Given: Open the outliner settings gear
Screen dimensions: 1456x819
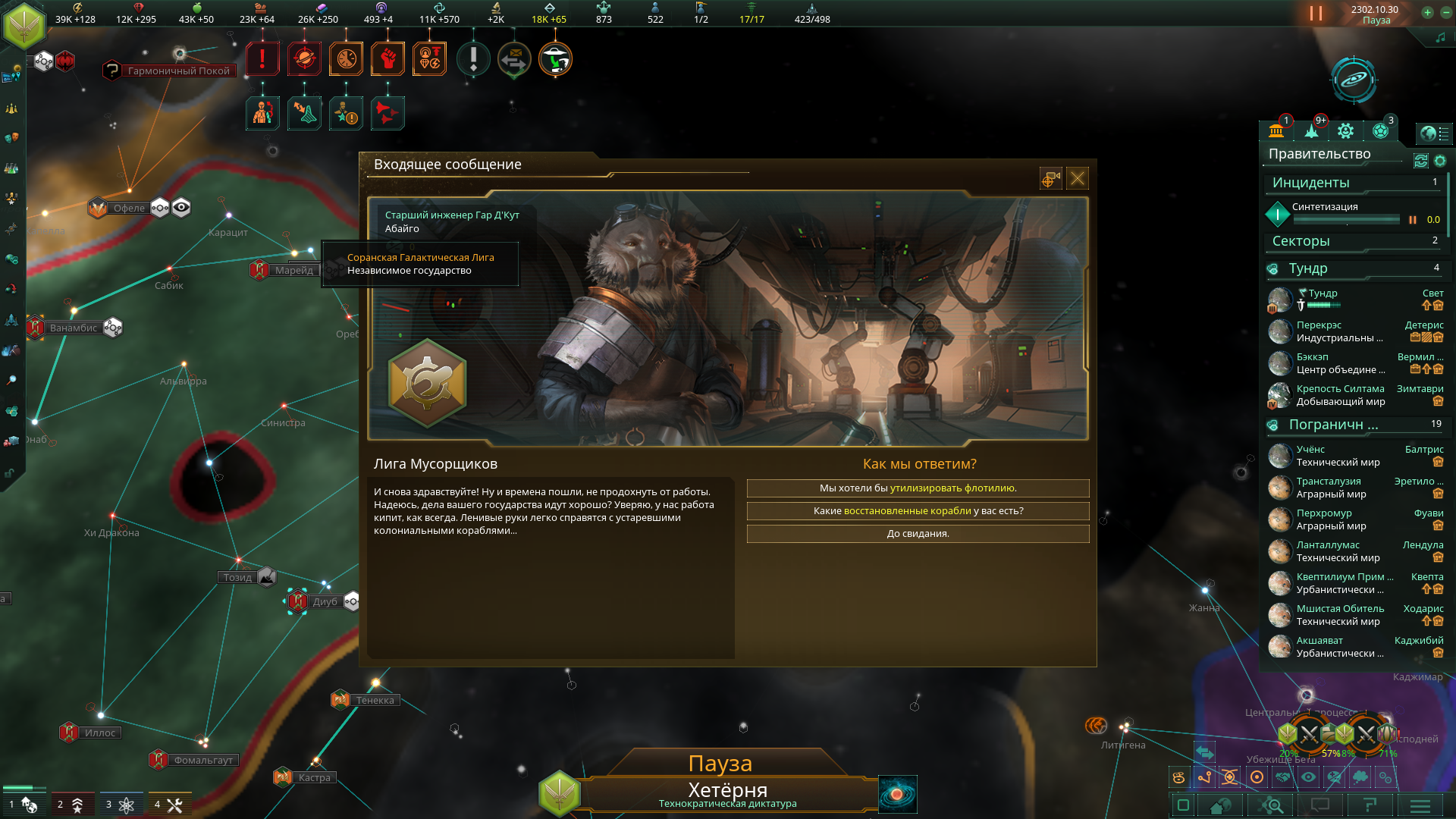Looking at the screenshot, I should click(x=1440, y=161).
